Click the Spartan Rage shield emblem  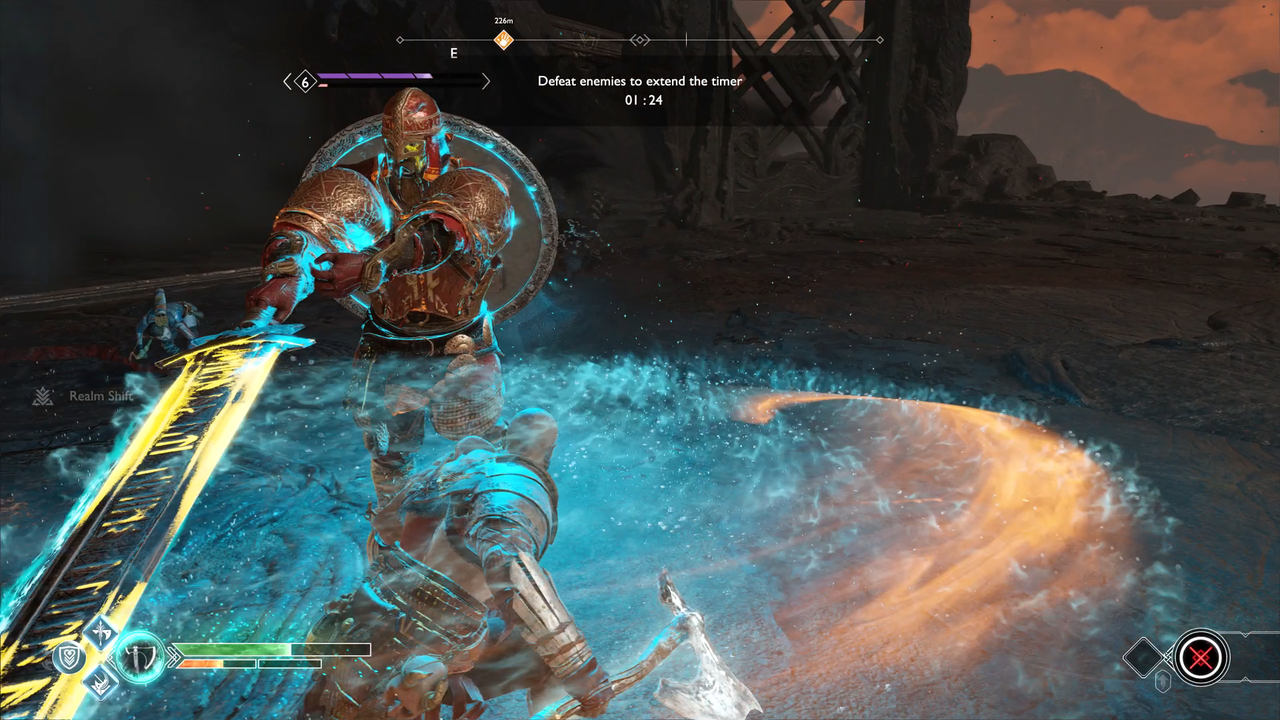[68, 657]
